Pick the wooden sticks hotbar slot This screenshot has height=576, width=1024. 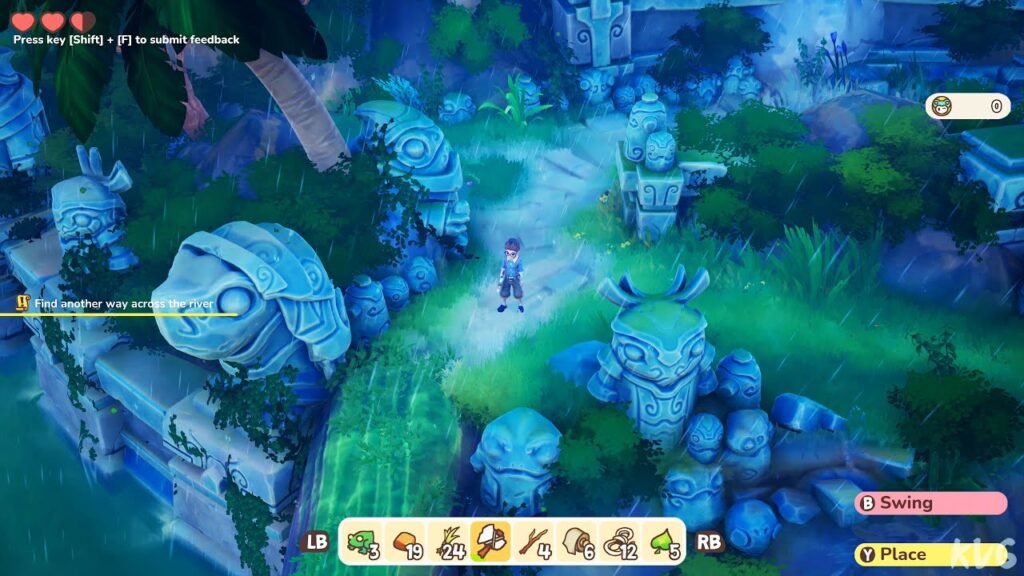tap(532, 542)
